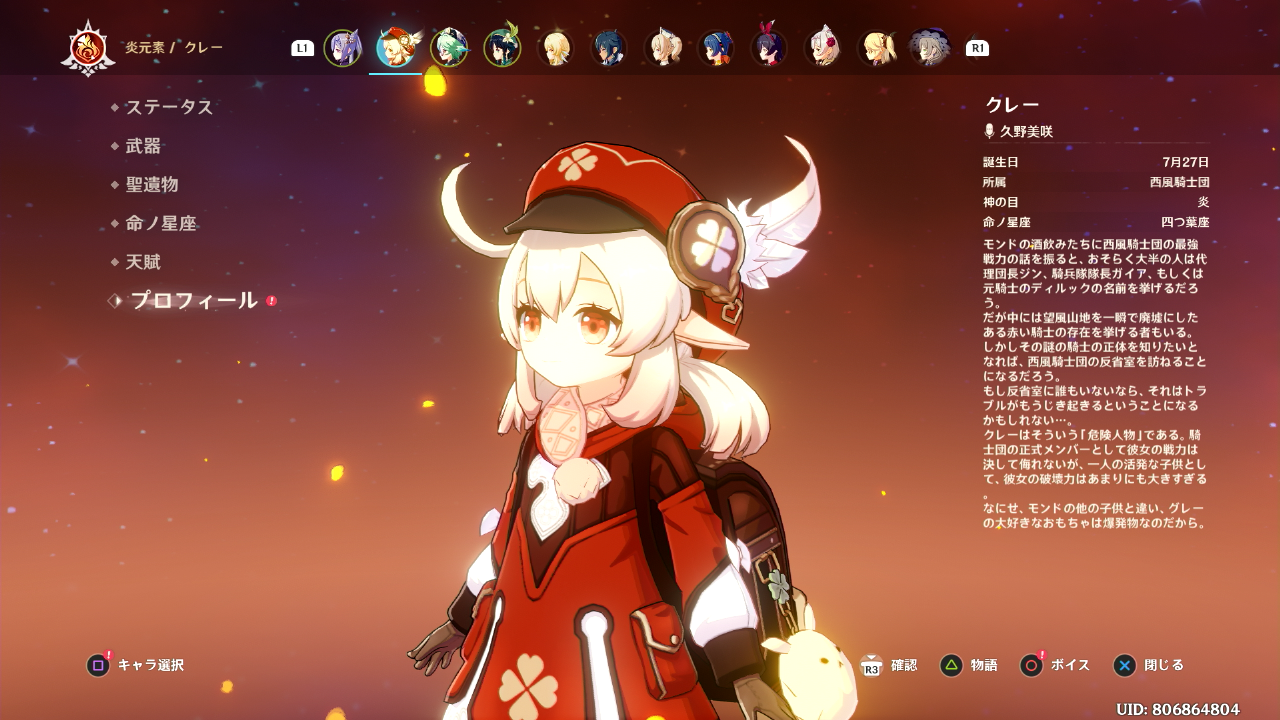Choose the 命ノ星座 (Constellation) entry
Image resolution: width=1280 pixels, height=720 pixels.
point(161,224)
